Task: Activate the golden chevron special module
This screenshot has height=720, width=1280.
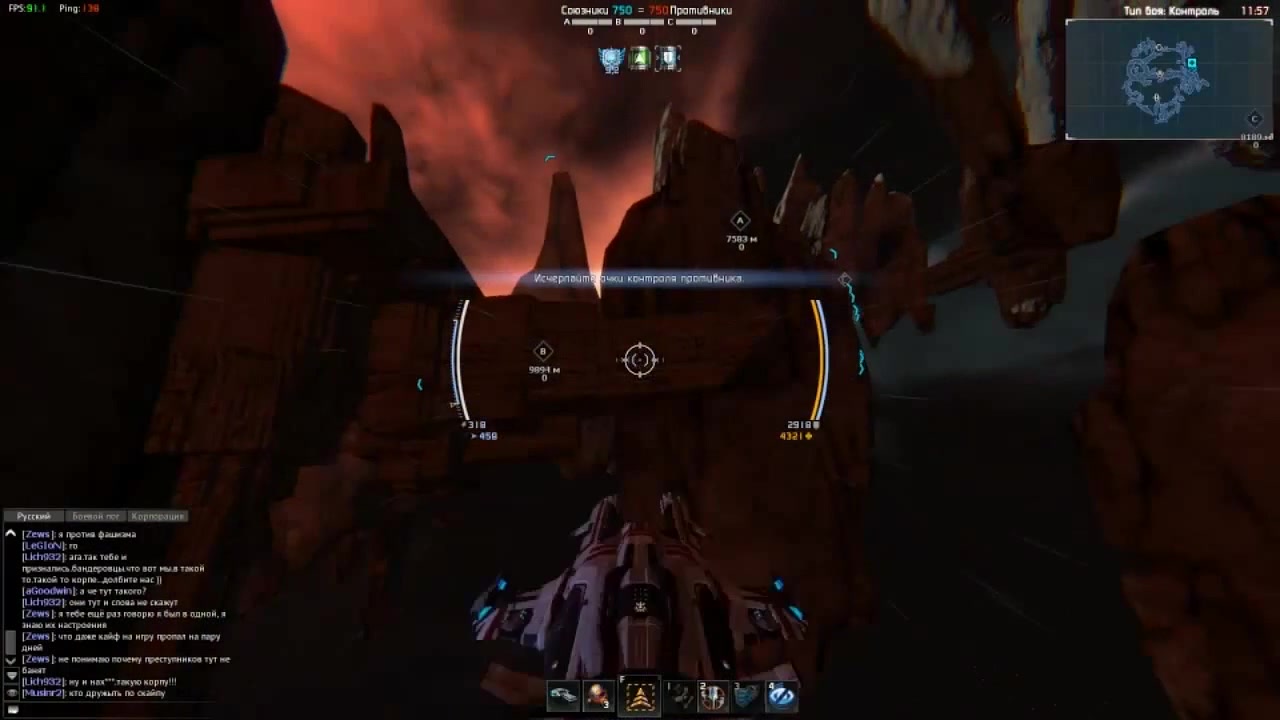Action: (640, 696)
